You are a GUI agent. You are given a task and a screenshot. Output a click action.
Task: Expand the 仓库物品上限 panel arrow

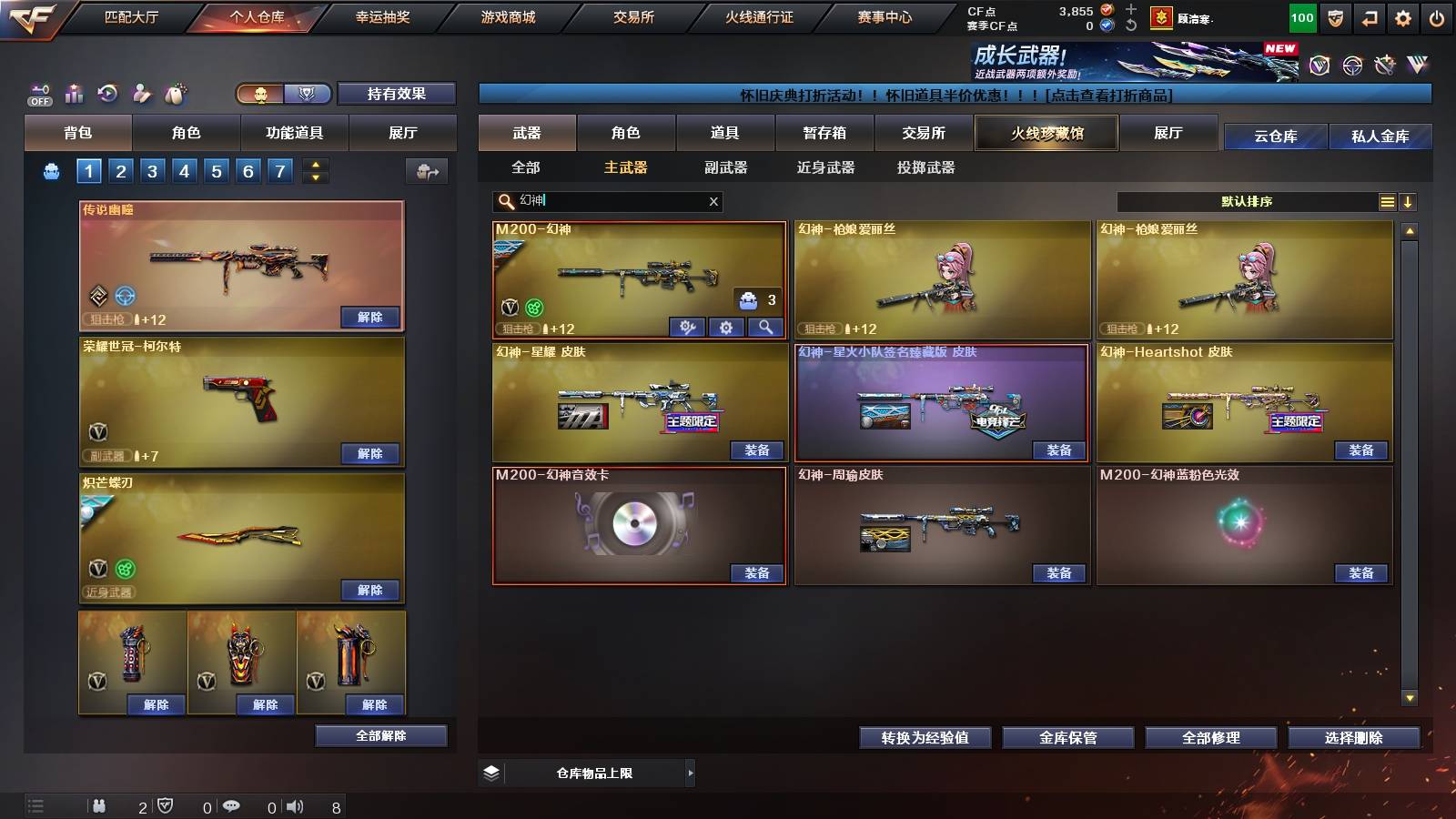(x=690, y=773)
